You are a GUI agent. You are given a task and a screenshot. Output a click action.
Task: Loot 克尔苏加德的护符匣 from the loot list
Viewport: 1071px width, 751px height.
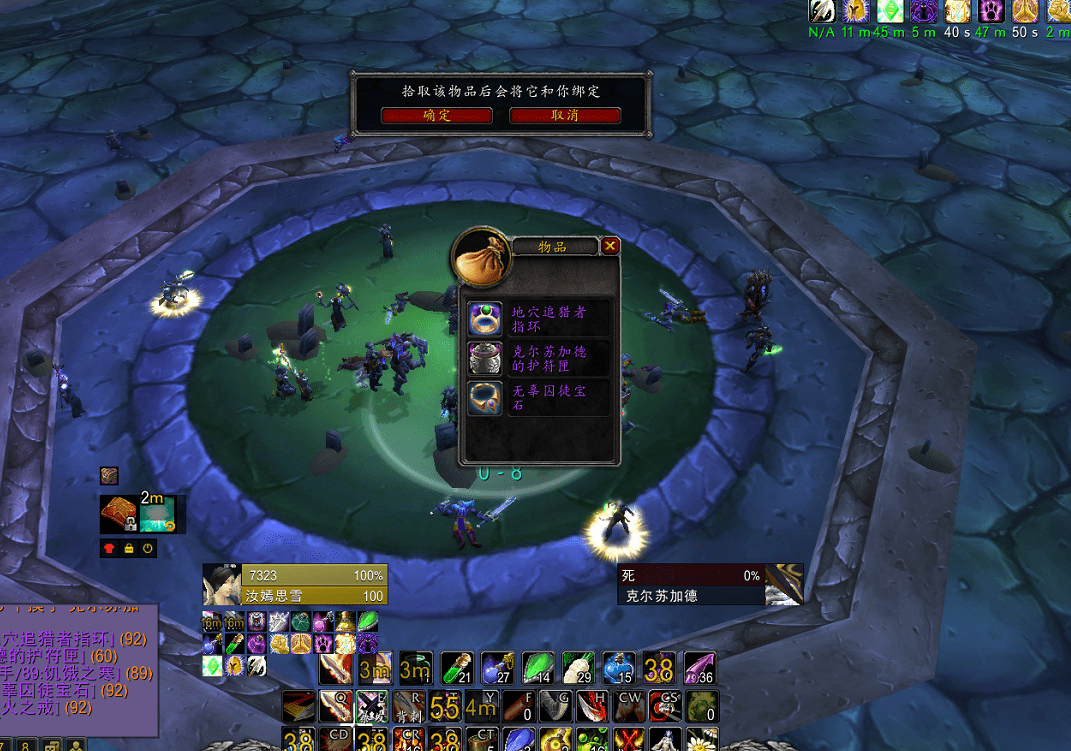[486, 358]
